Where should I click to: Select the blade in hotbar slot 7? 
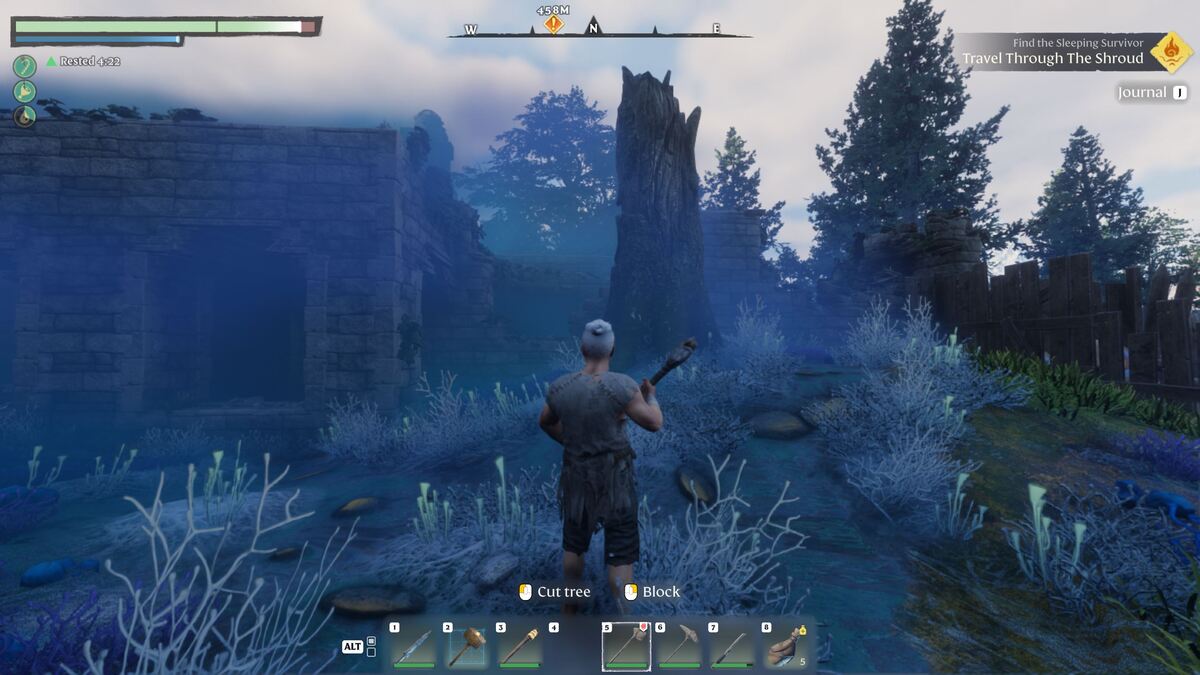733,646
